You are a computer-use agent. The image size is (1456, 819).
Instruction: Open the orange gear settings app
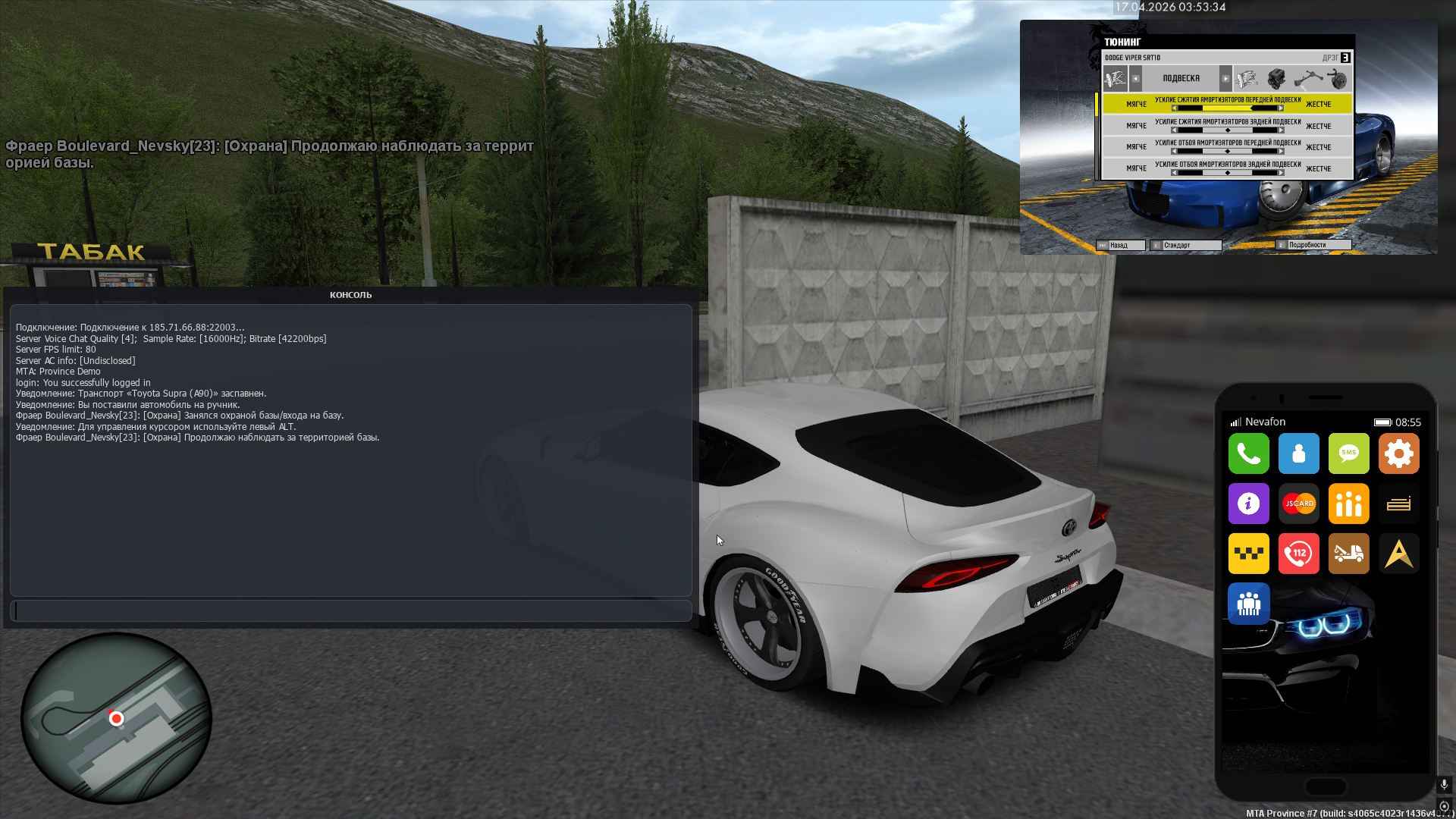click(1398, 453)
